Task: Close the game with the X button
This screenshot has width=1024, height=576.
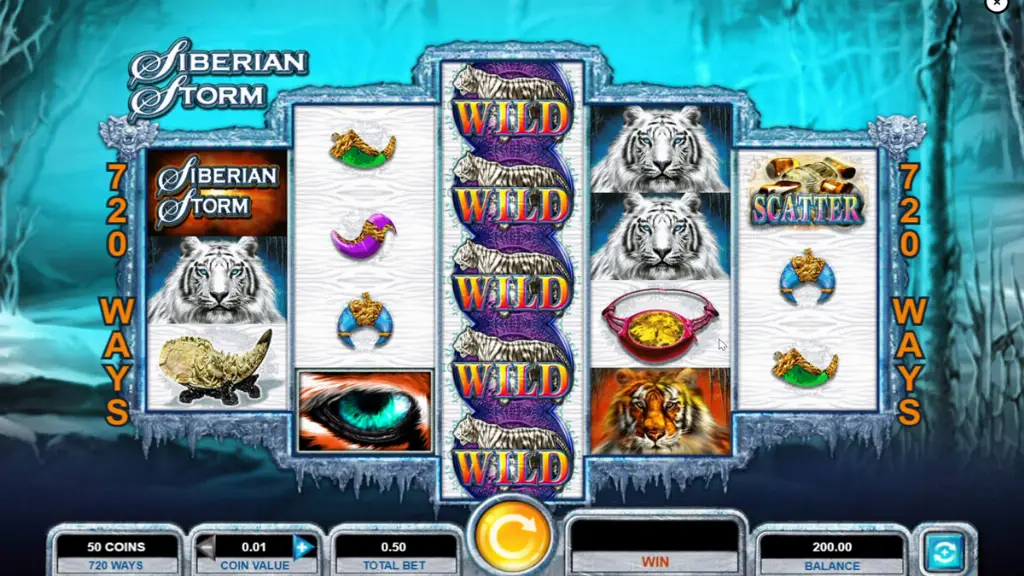Action: (x=996, y=4)
